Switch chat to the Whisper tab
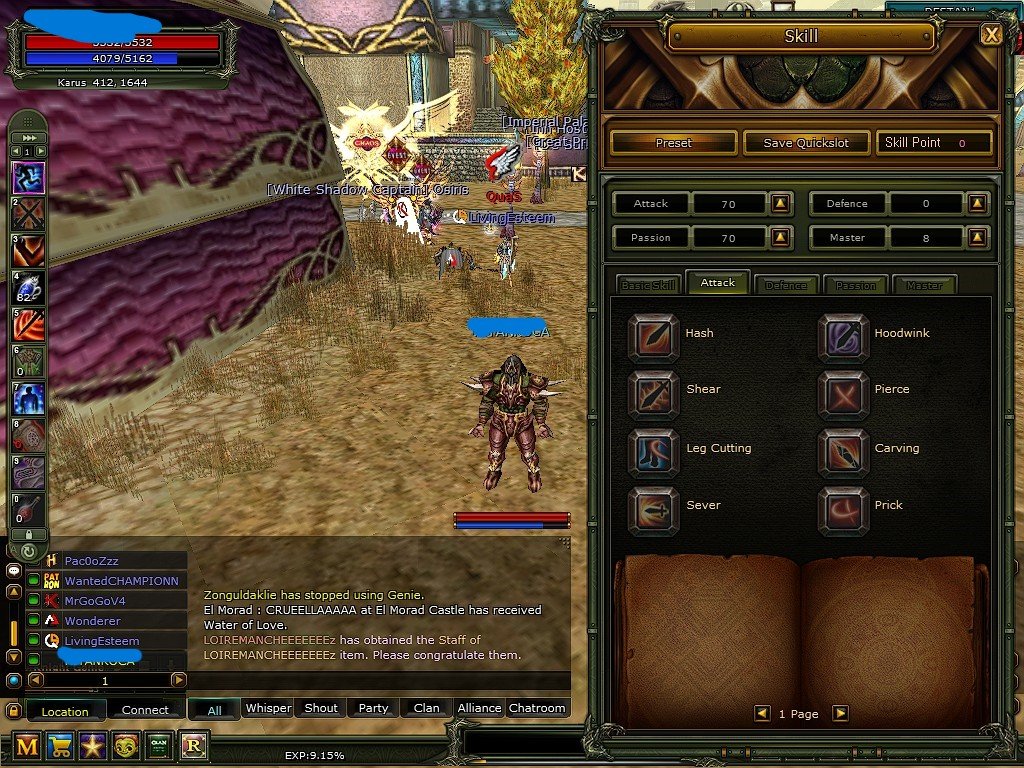Screen dimensions: 1024x768 click(268, 708)
